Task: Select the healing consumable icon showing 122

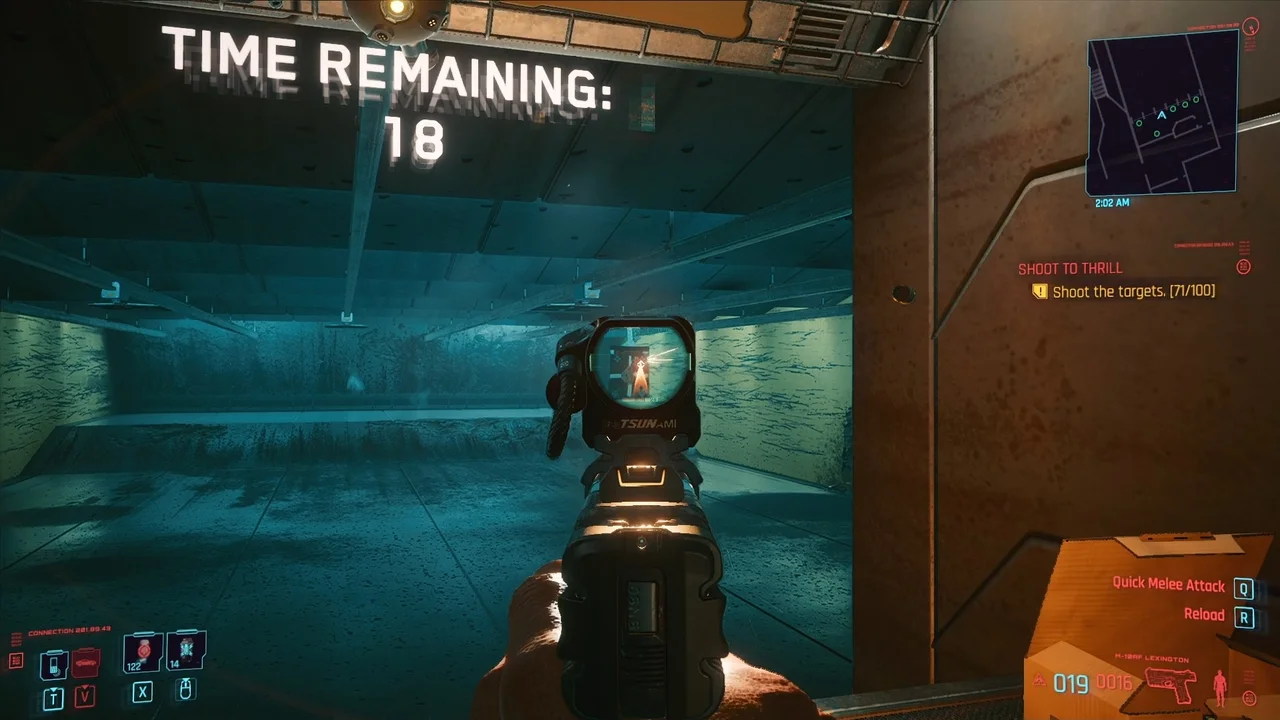Action: [x=141, y=650]
